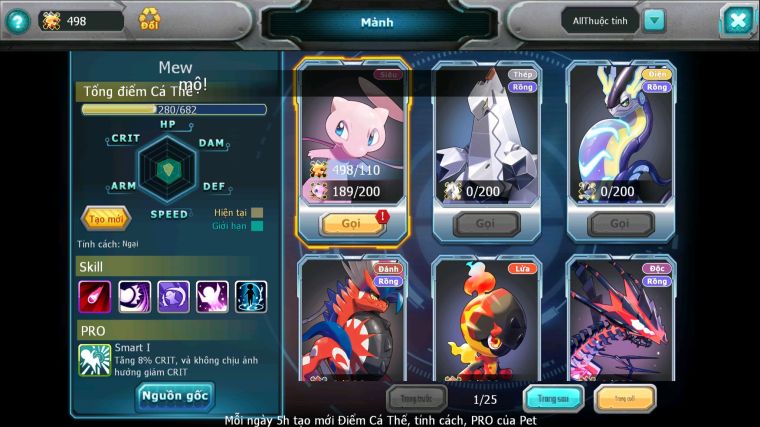This screenshot has height=427, width=760.
Task: Open the Nguồn gốc origin button
Action: [x=174, y=397]
